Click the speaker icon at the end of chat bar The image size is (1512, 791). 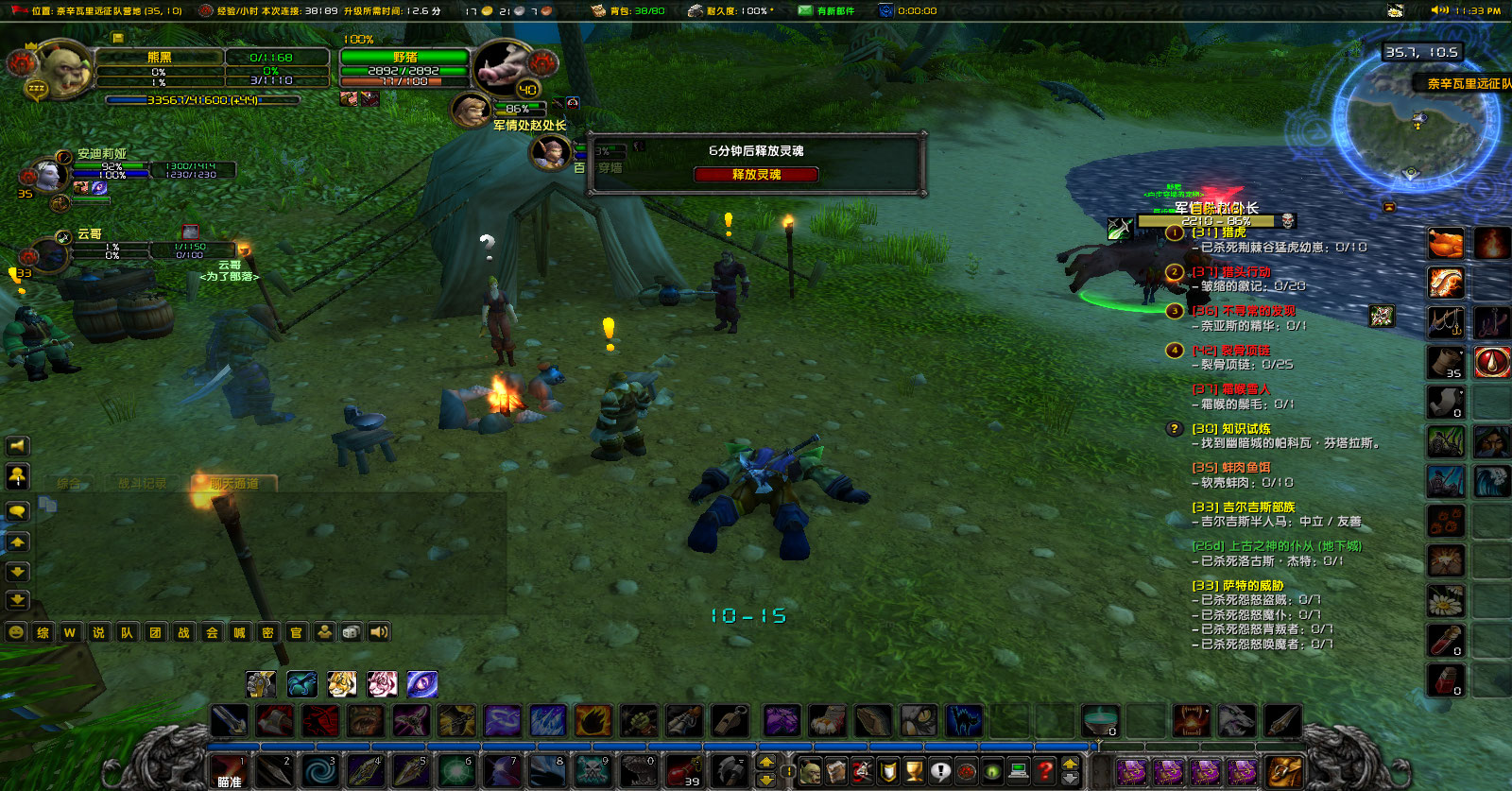click(381, 633)
